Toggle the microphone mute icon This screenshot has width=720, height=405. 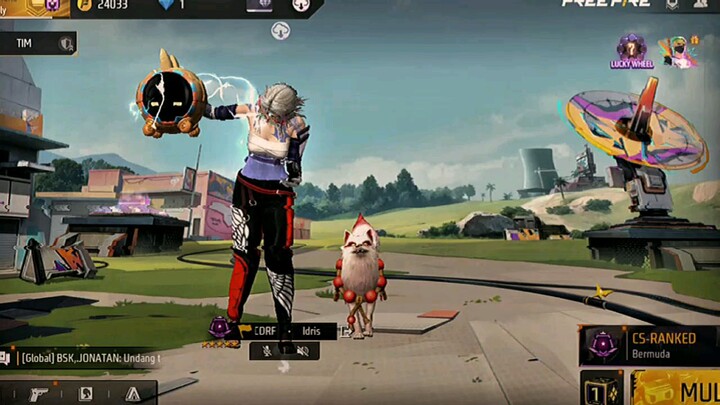click(267, 350)
